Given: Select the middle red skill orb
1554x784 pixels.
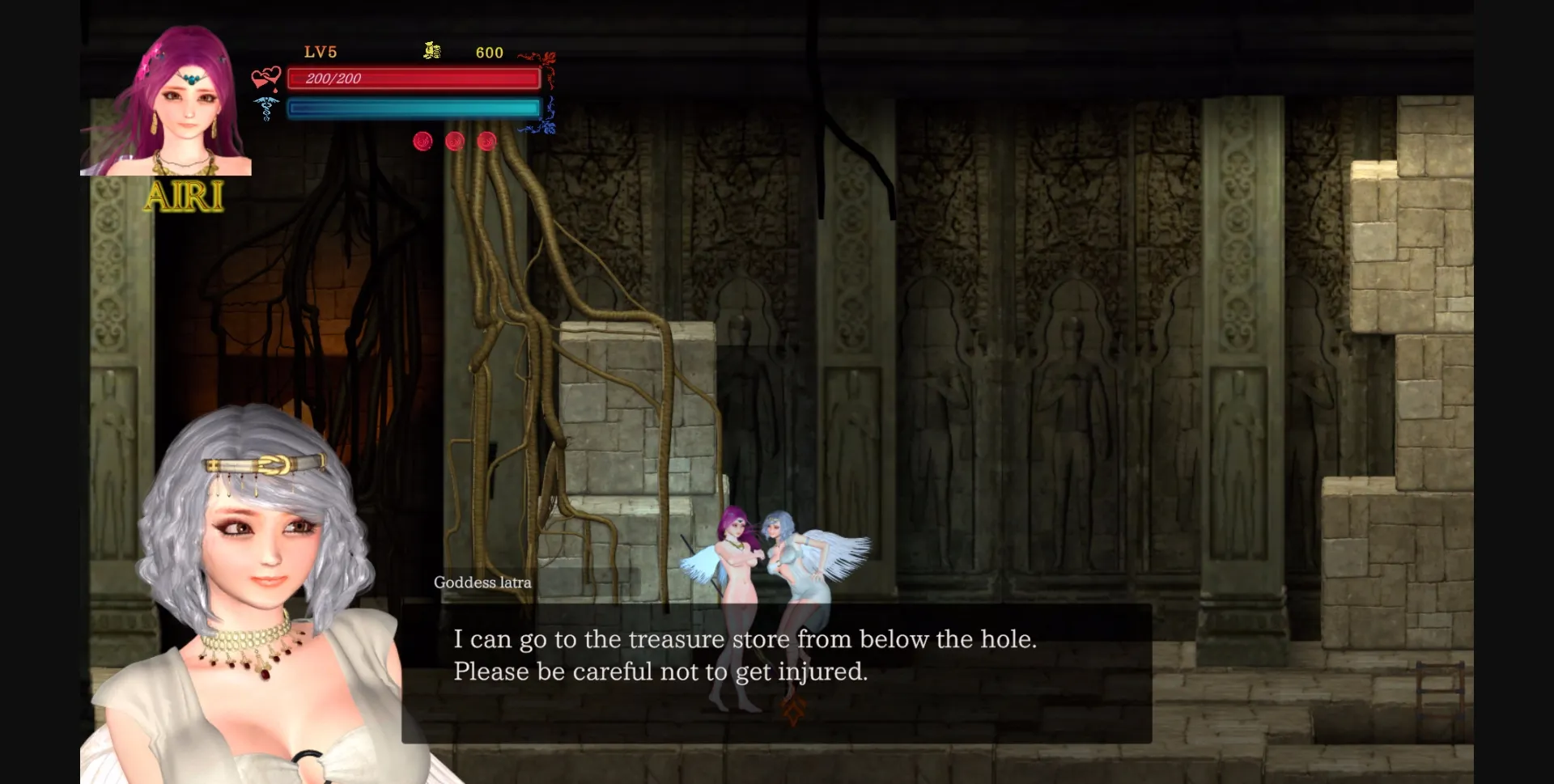Looking at the screenshot, I should pos(454,141).
